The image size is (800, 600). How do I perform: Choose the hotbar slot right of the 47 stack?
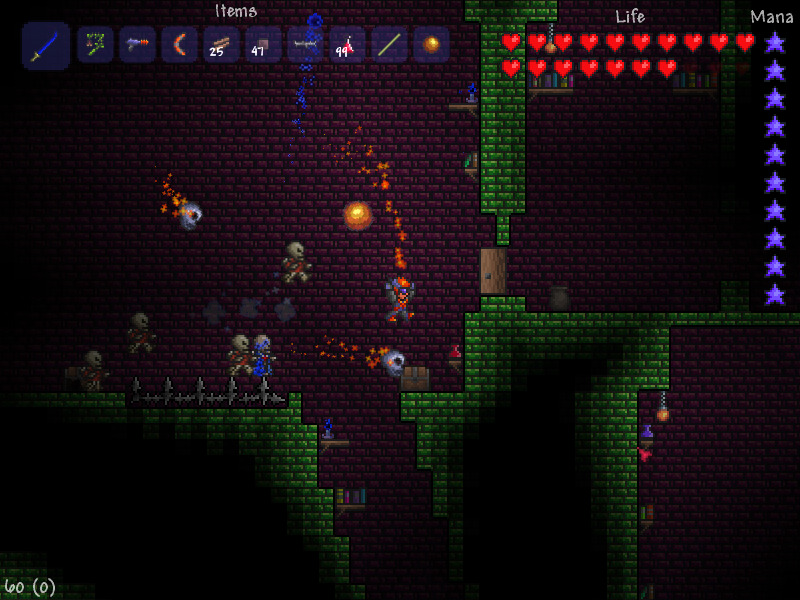[x=306, y=45]
